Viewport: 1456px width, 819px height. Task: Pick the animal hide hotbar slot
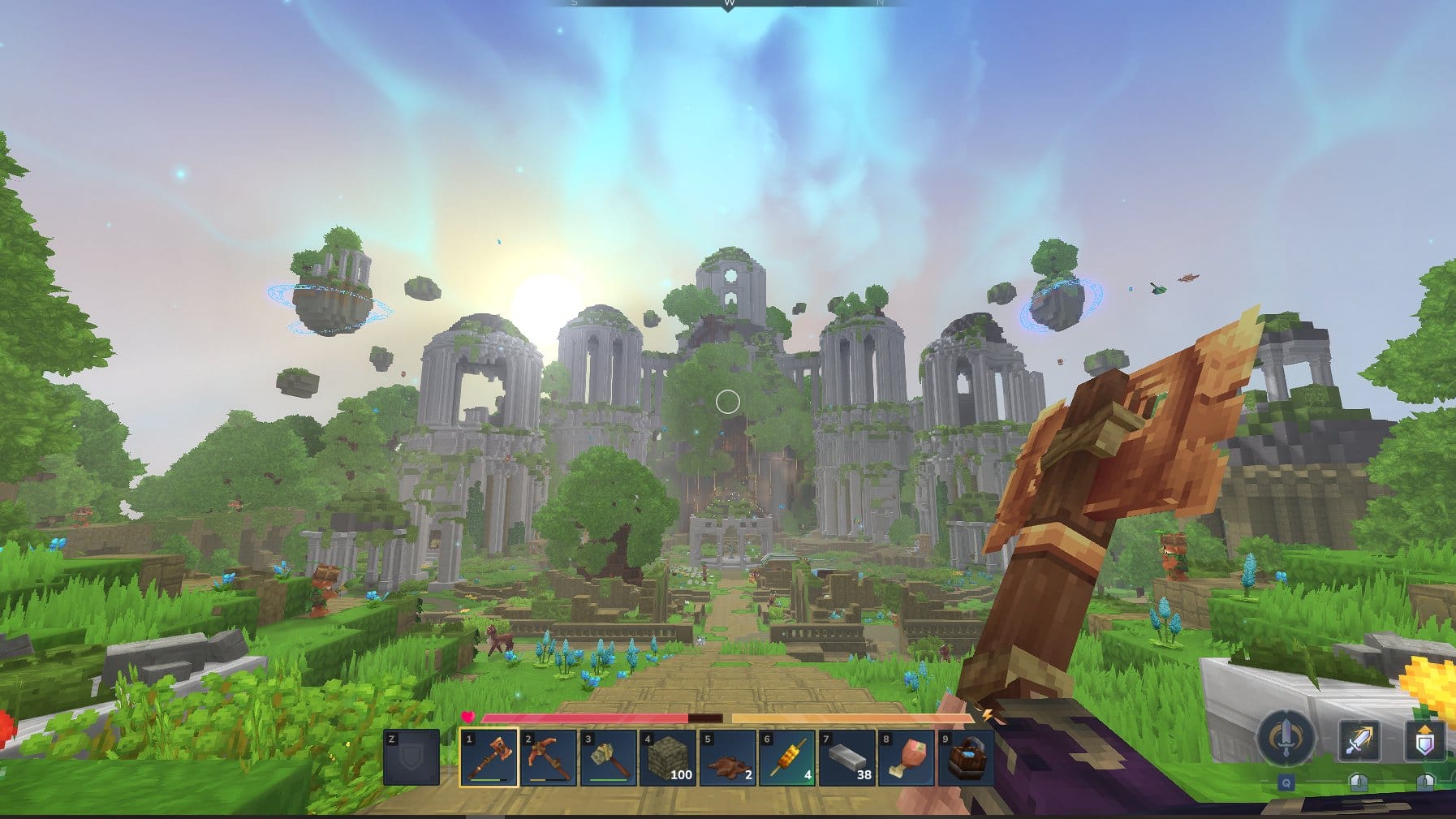point(727,758)
